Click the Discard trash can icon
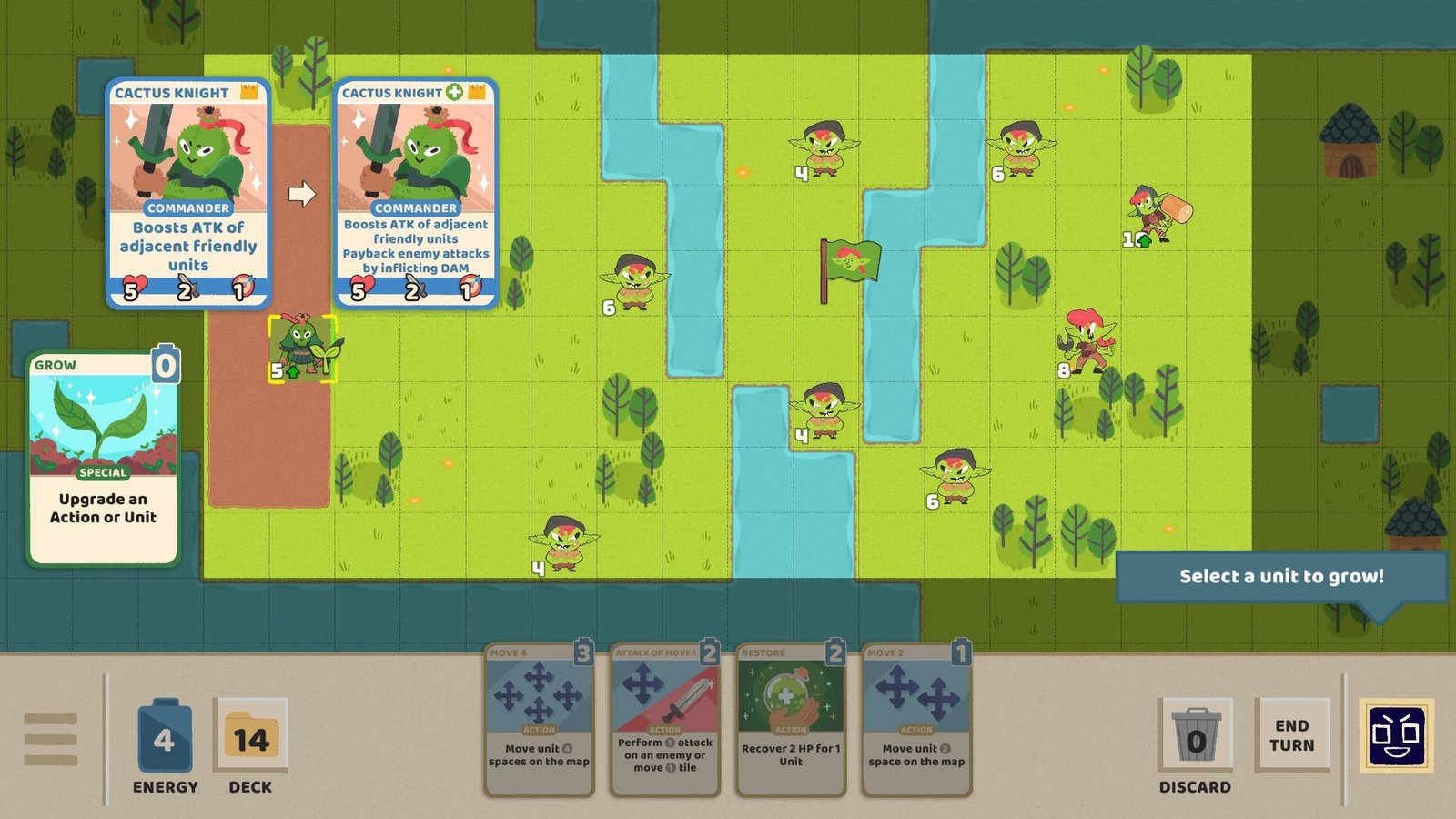This screenshot has height=819, width=1456. (1196, 733)
